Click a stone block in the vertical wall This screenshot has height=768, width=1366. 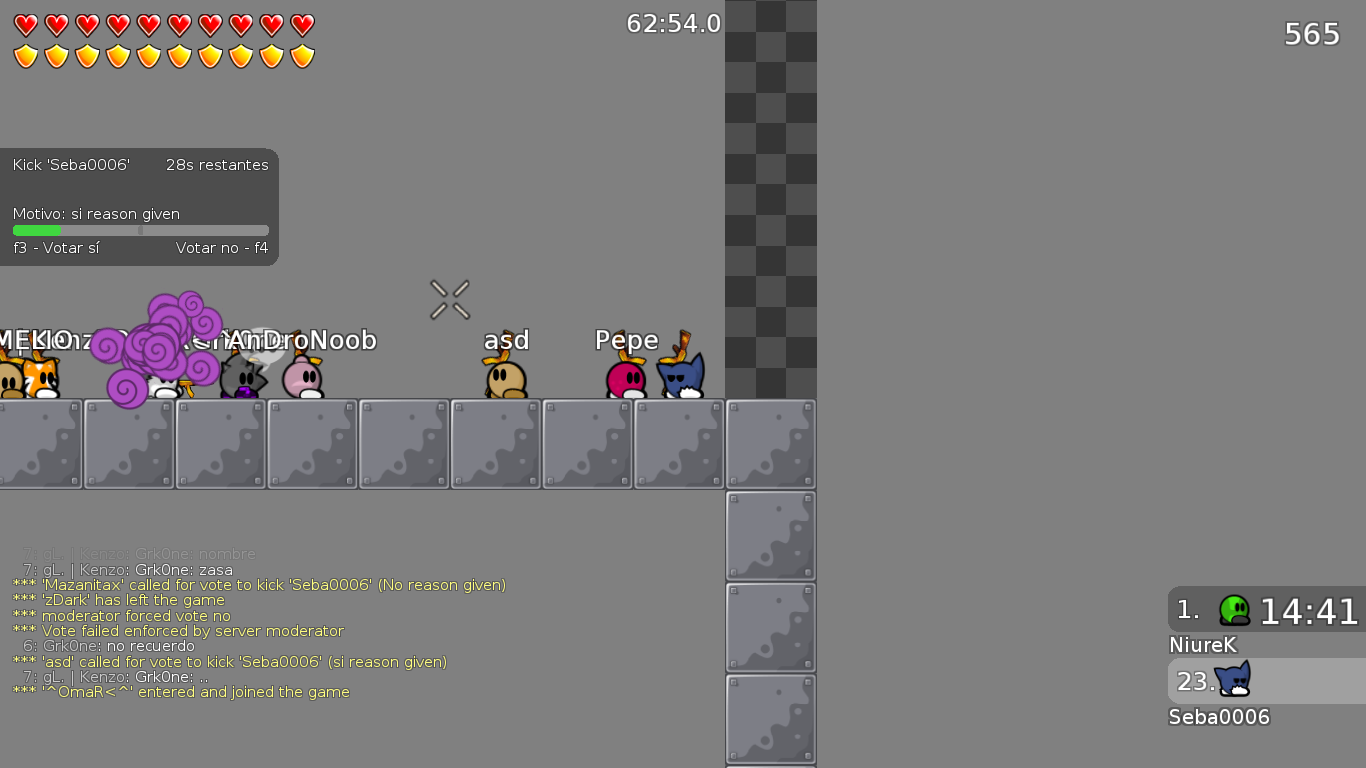click(x=770, y=536)
